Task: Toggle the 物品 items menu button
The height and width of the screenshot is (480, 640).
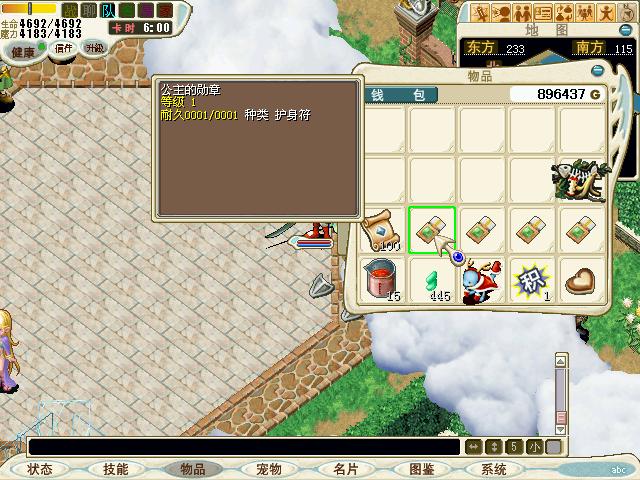Action: [192, 468]
